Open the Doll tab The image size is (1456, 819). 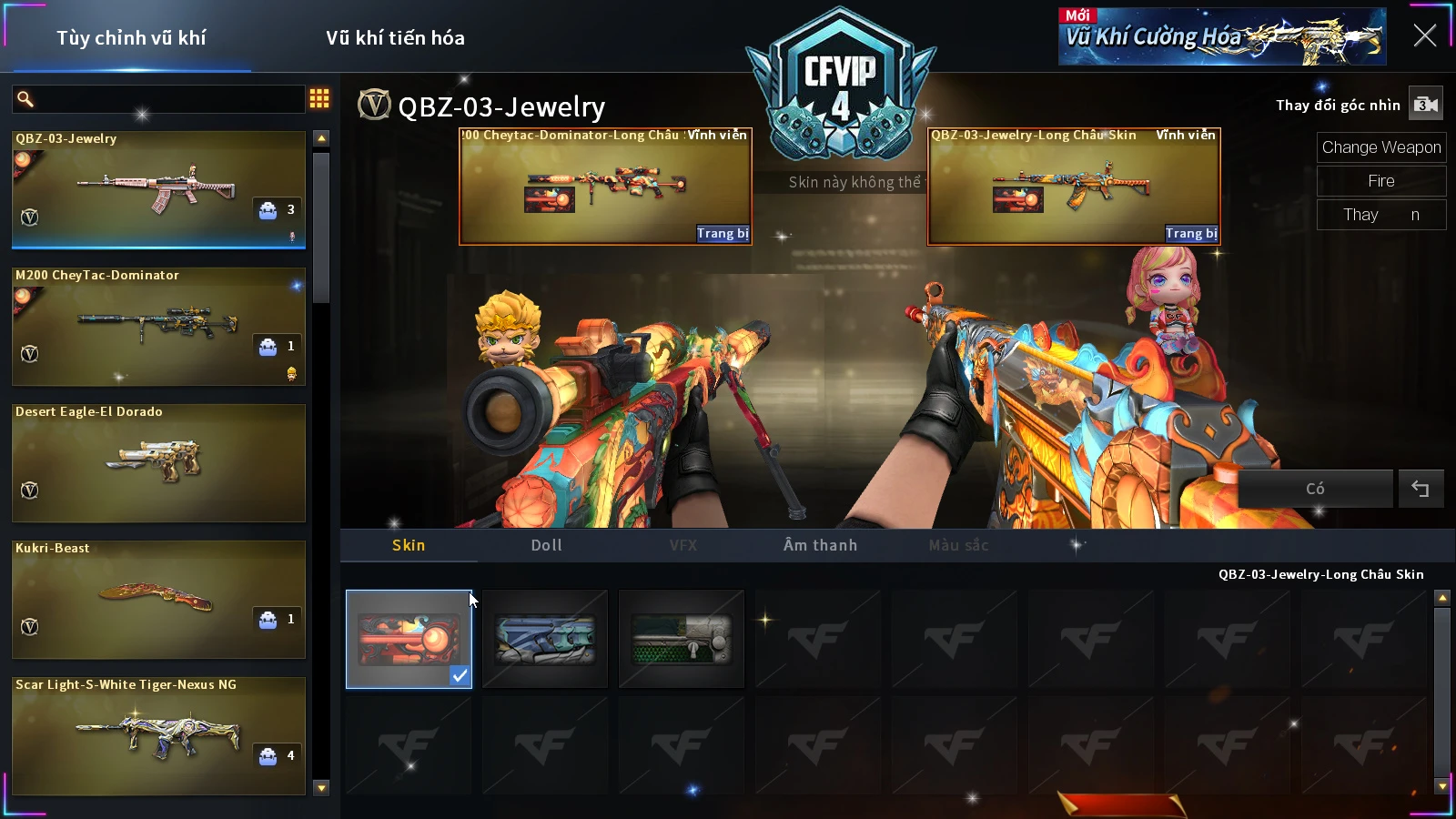[546, 545]
